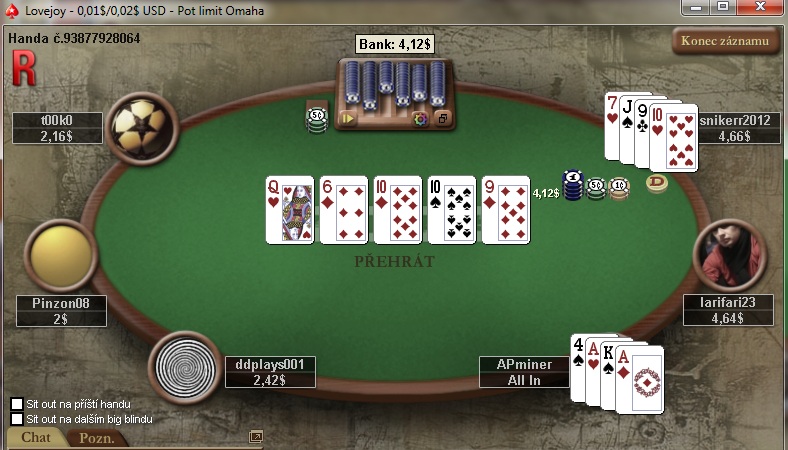This screenshot has width=788, height=450.
Task: Pop out the chat panel
Action: click(x=256, y=437)
